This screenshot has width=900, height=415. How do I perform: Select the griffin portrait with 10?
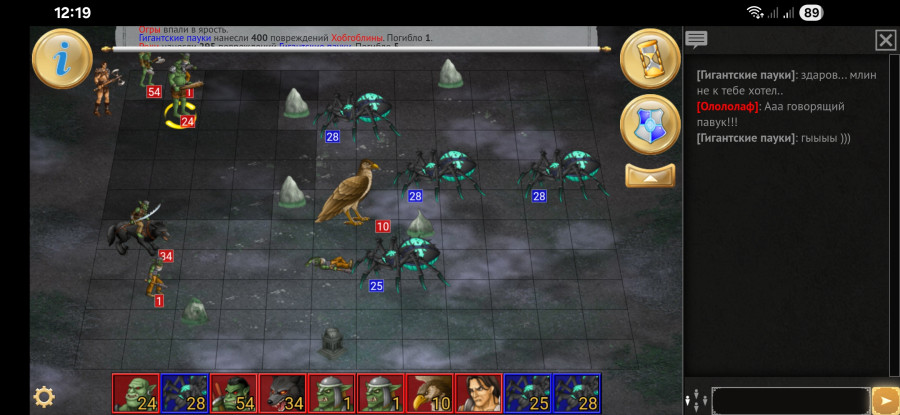point(429,394)
